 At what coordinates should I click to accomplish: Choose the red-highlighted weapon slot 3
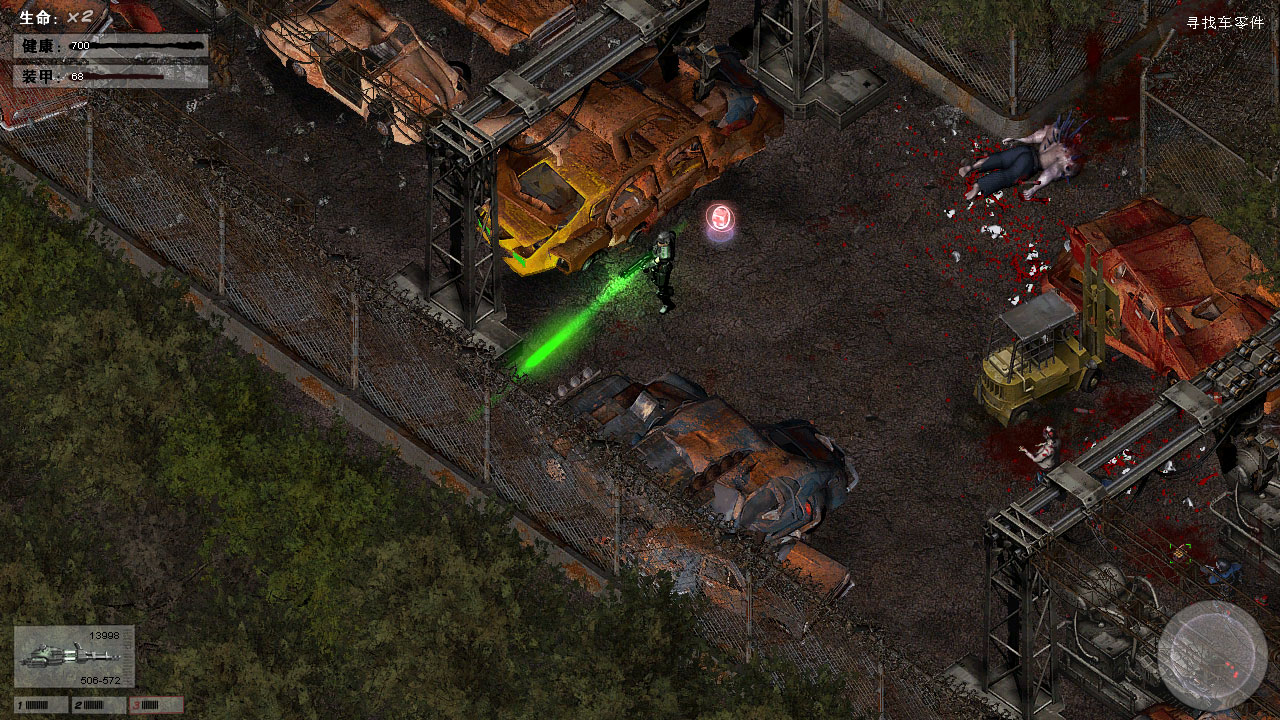tap(155, 705)
